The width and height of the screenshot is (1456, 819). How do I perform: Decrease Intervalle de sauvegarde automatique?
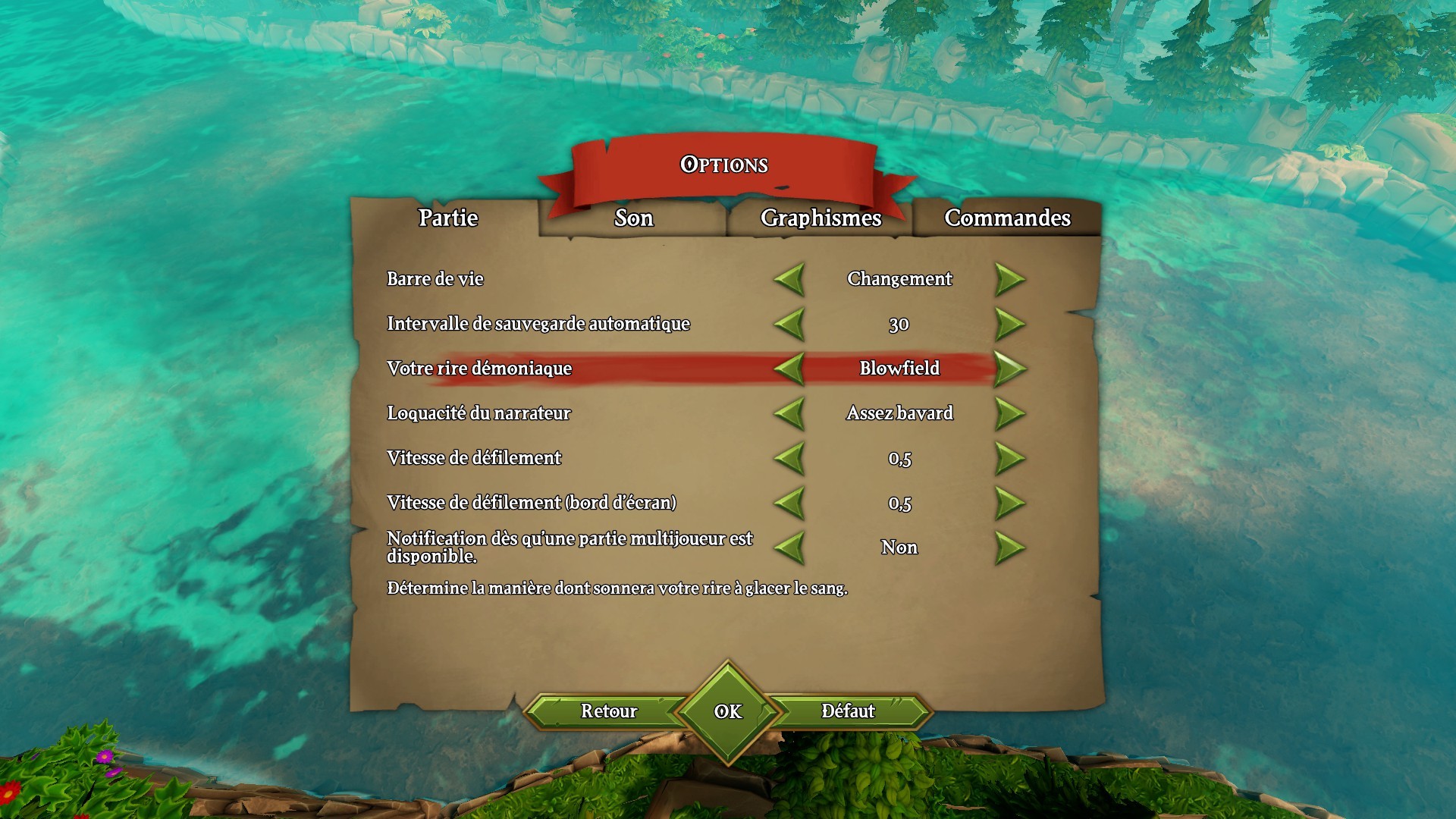[789, 324]
